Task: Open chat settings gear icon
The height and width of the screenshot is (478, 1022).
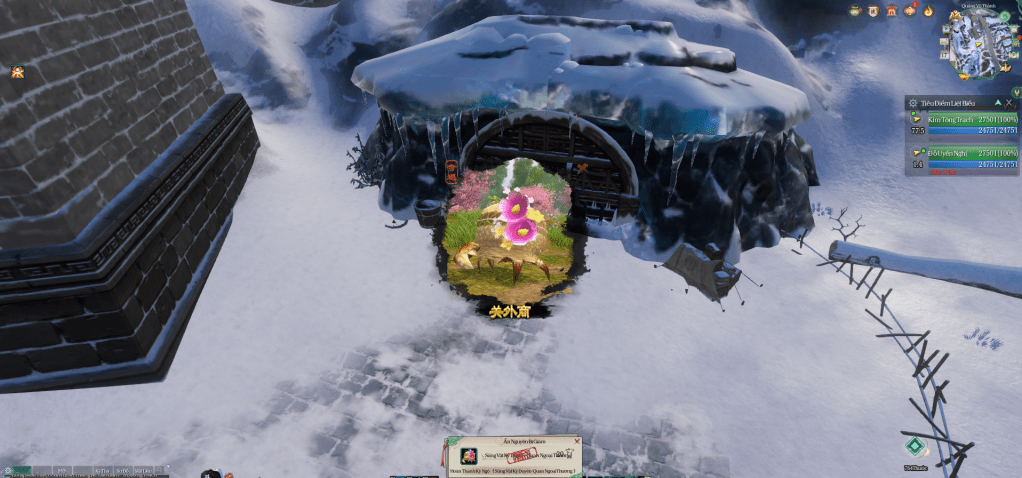Action: point(8,470)
